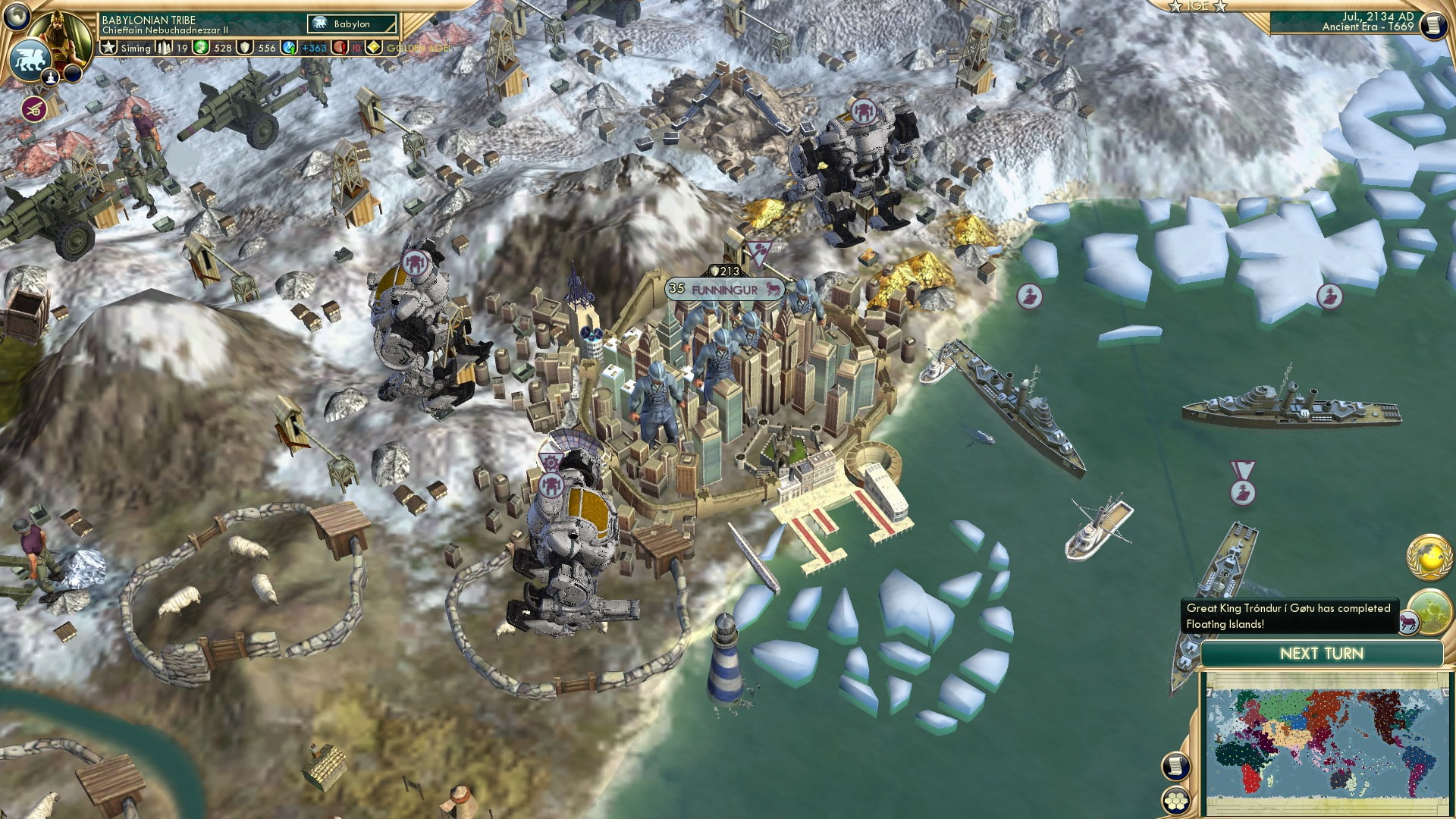Click the Golden Age diamond icon
Screen dimensions: 1456x819
point(373,48)
